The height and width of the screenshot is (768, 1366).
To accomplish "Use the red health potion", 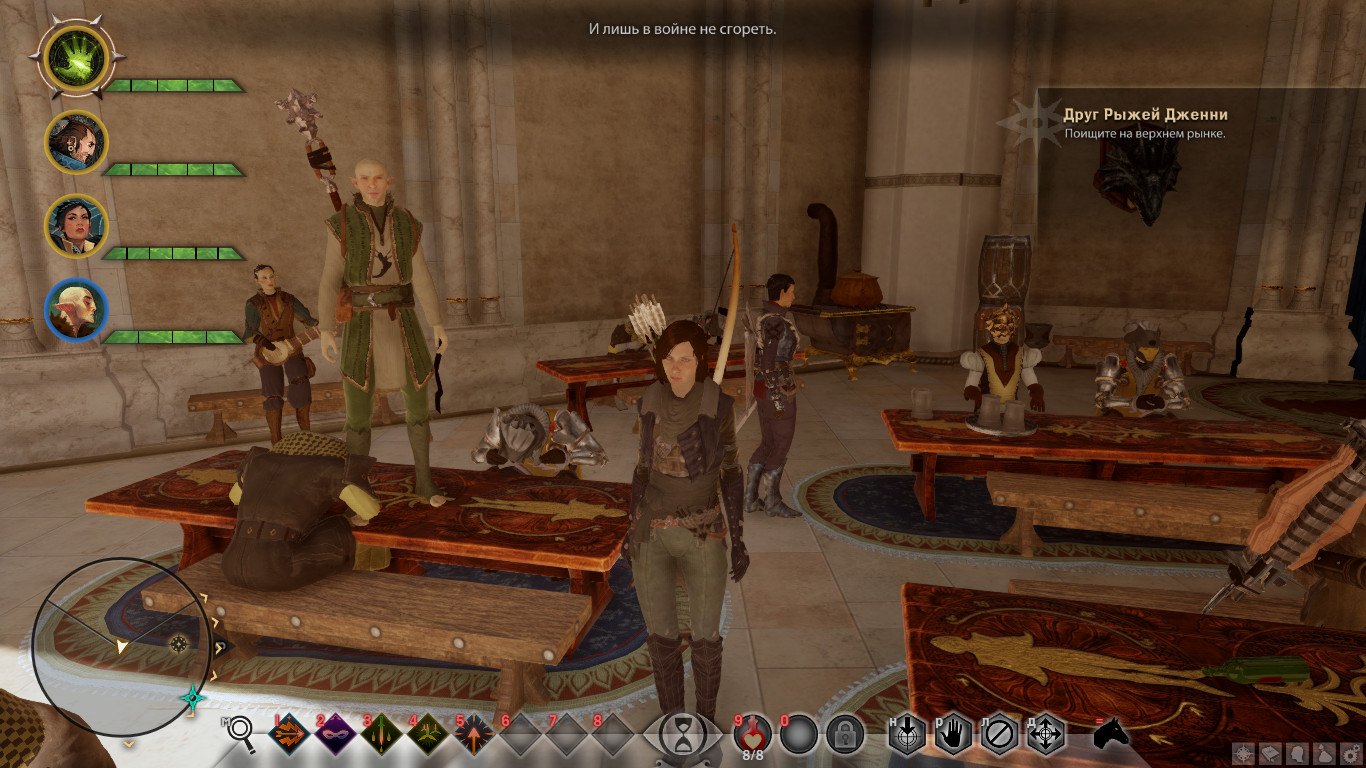I will pyautogui.click(x=752, y=734).
